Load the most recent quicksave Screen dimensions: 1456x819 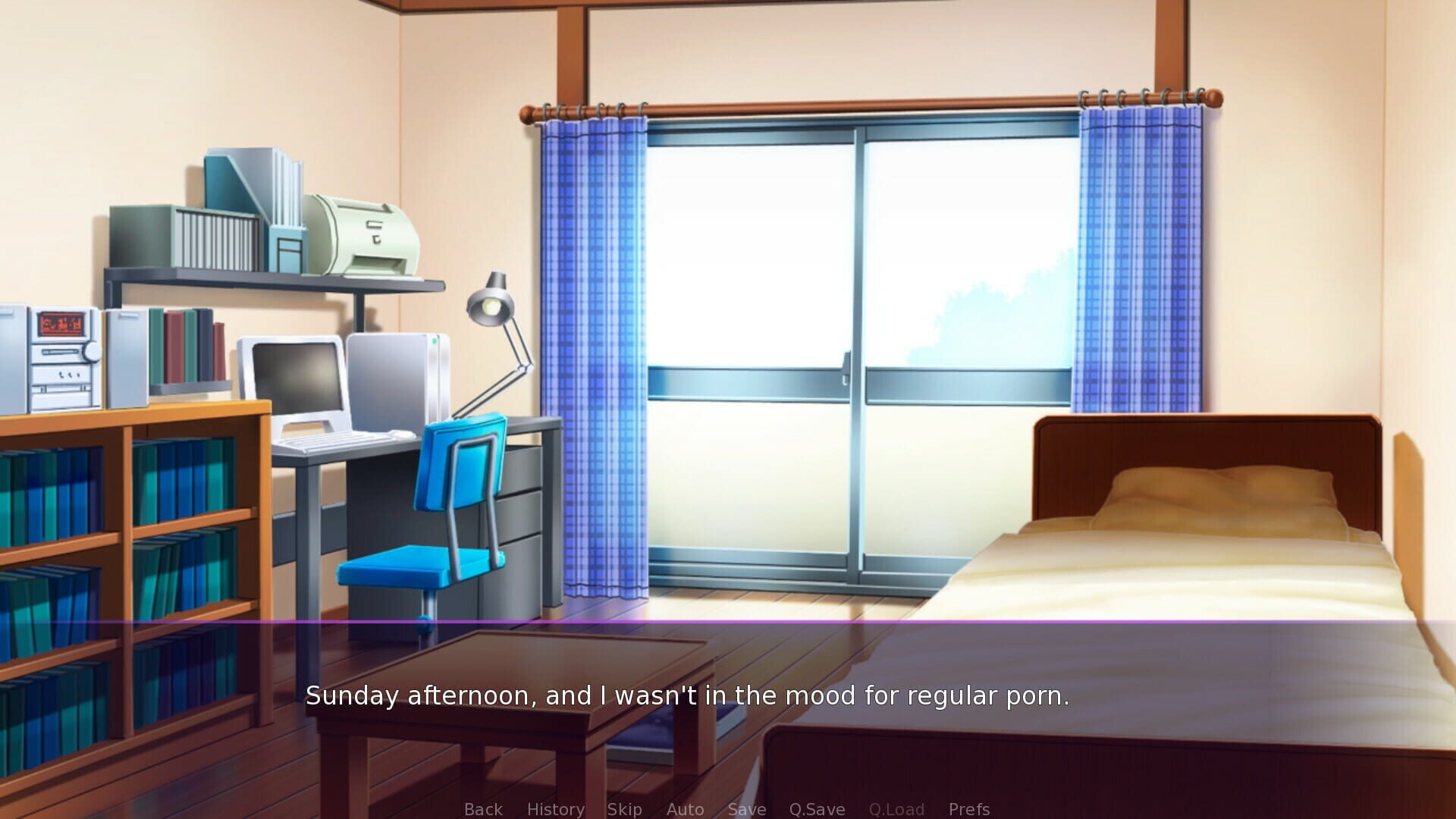point(896,809)
